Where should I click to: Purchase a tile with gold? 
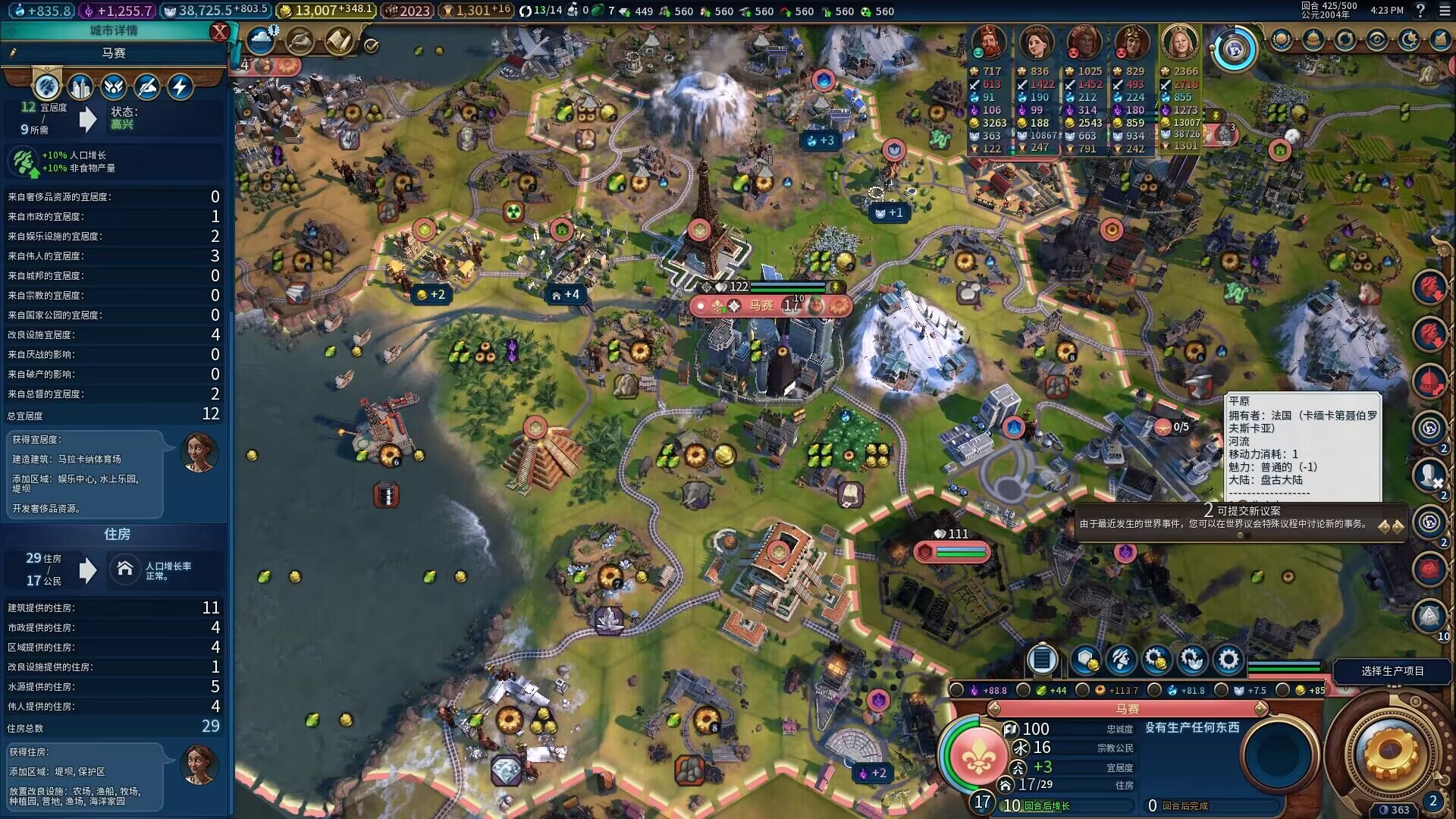pyautogui.click(x=1086, y=660)
